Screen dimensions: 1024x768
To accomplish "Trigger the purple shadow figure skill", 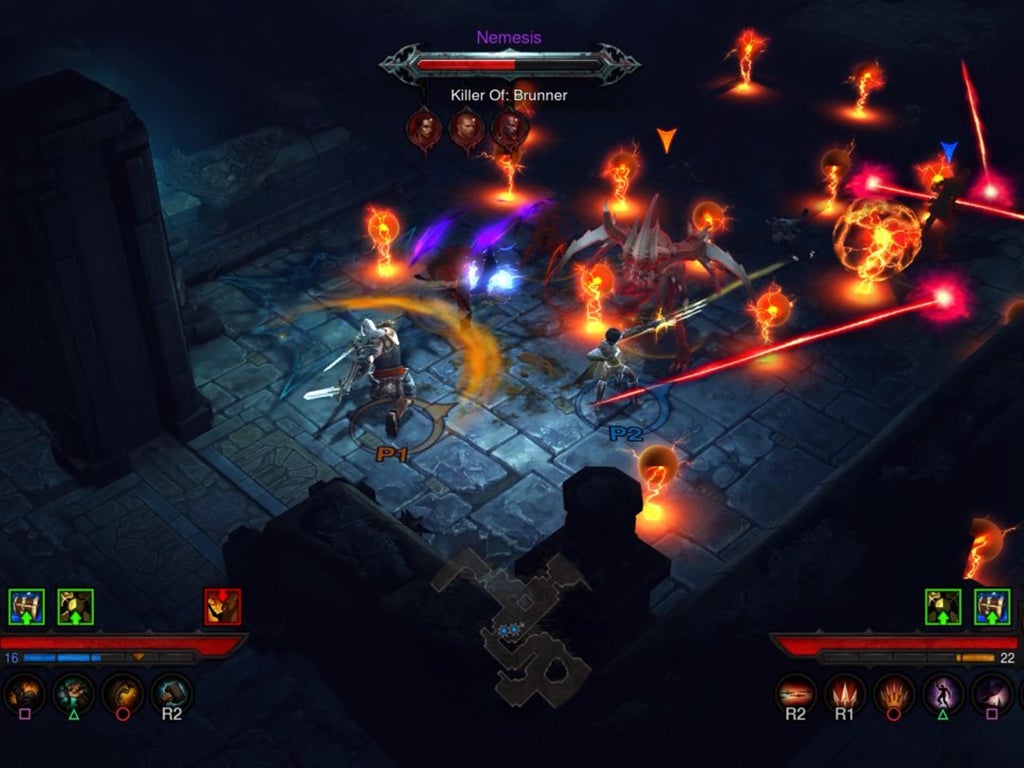I will [943, 693].
